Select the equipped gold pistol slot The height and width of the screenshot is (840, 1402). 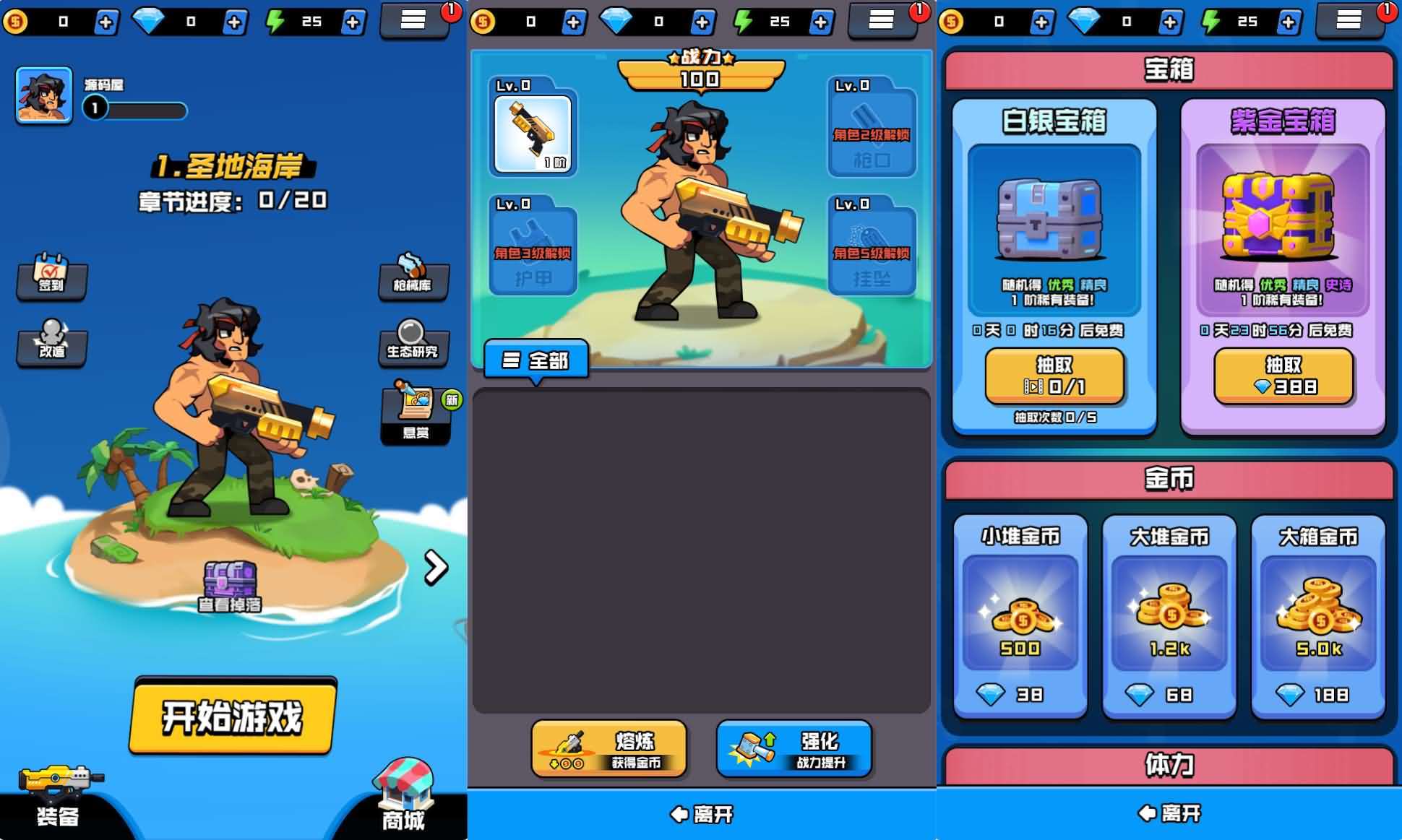(x=533, y=134)
